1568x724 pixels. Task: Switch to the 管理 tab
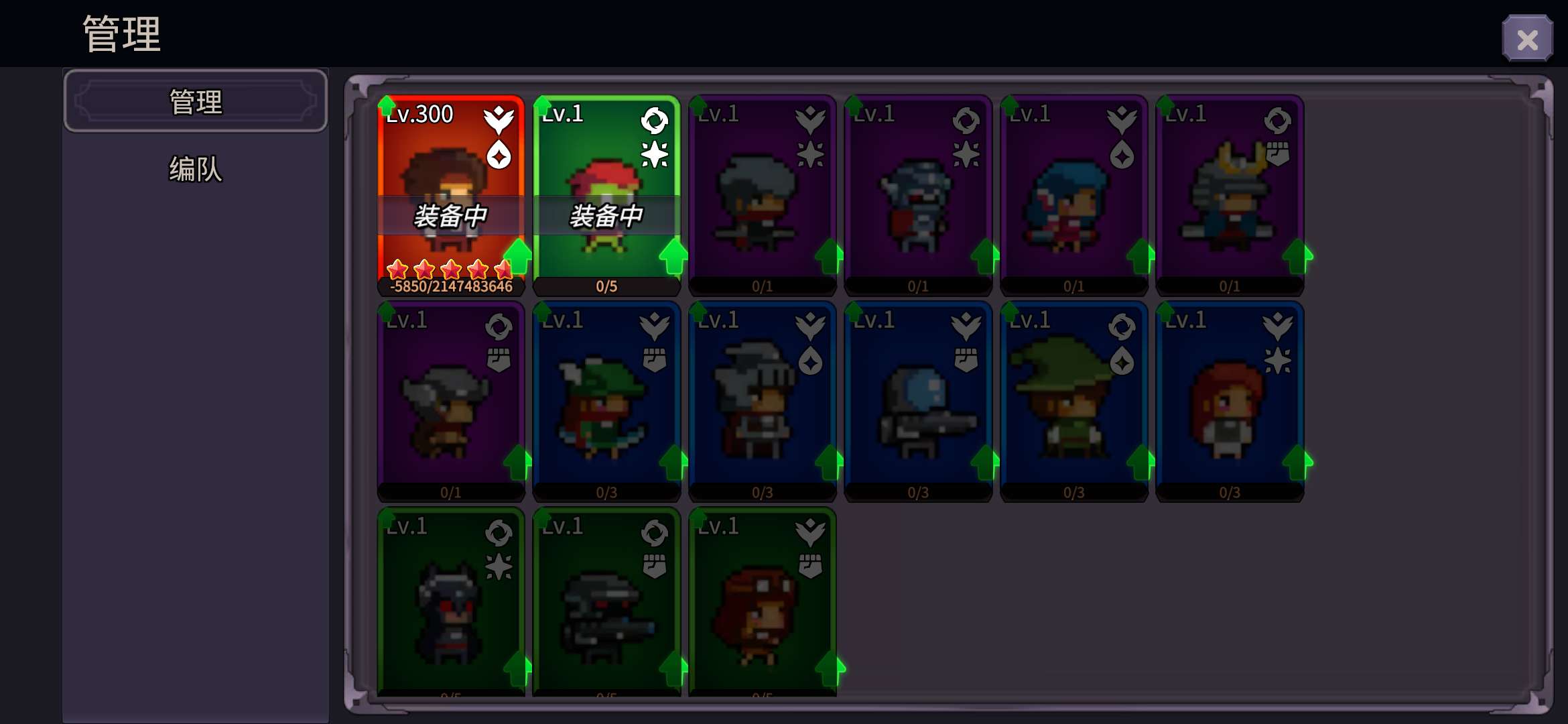tap(196, 102)
